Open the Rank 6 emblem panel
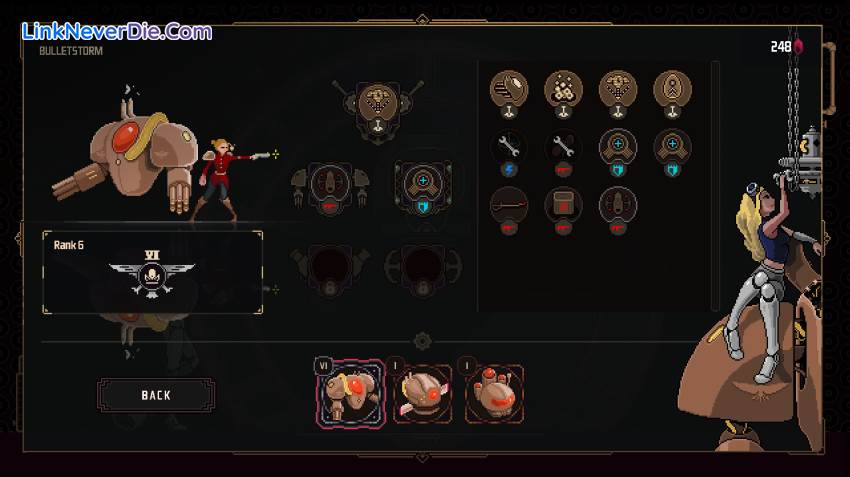The height and width of the screenshot is (477, 850). [x=152, y=272]
